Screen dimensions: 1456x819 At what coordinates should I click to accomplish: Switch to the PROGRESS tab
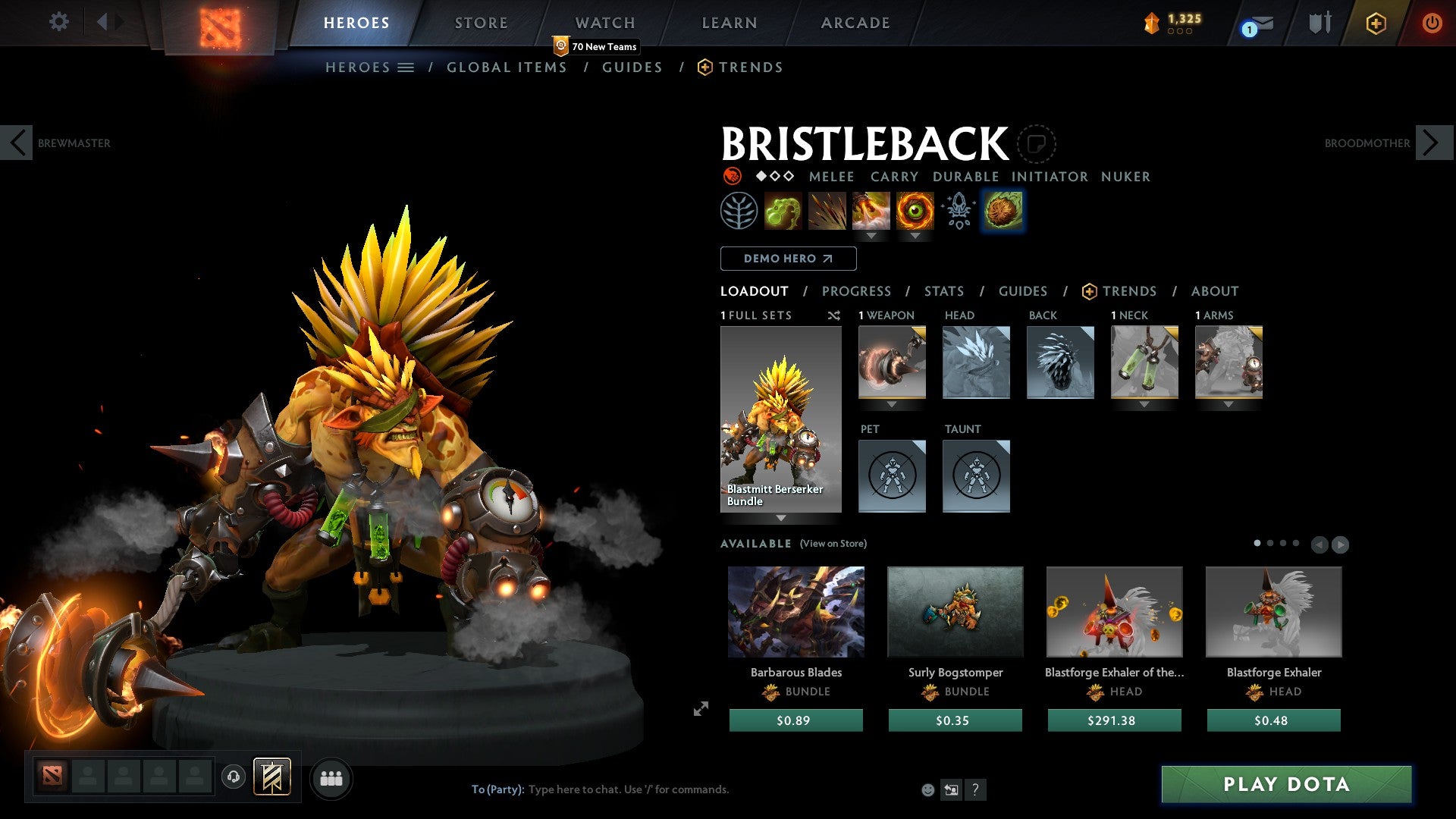857,290
